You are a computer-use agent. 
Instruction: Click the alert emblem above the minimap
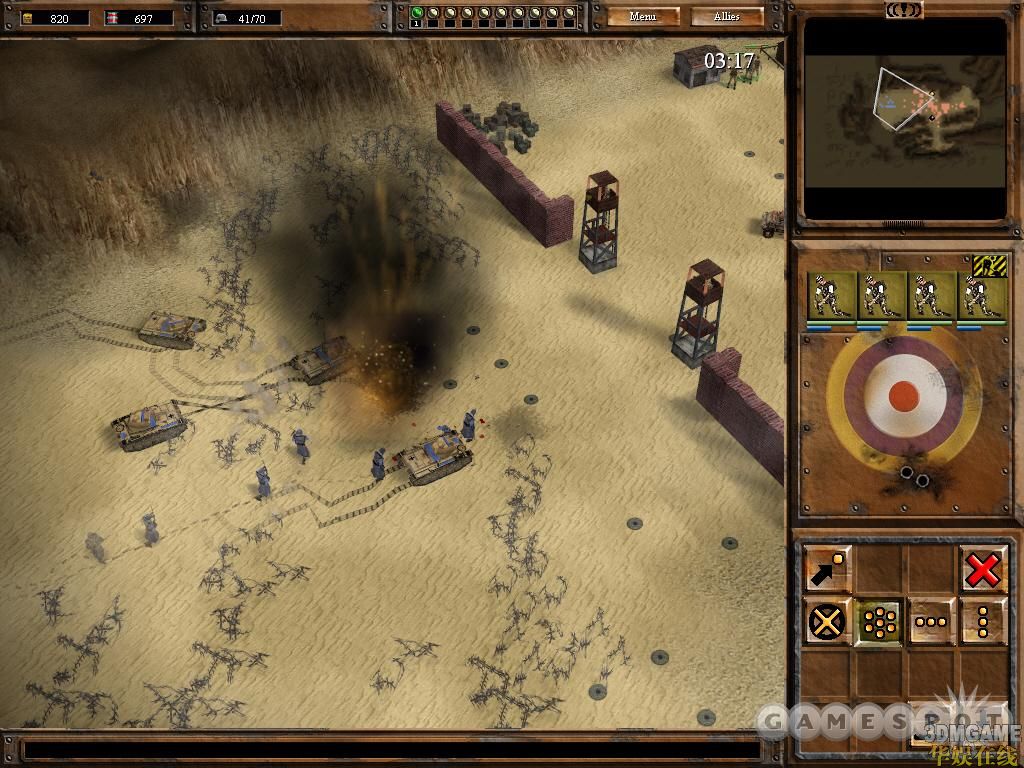click(904, 10)
